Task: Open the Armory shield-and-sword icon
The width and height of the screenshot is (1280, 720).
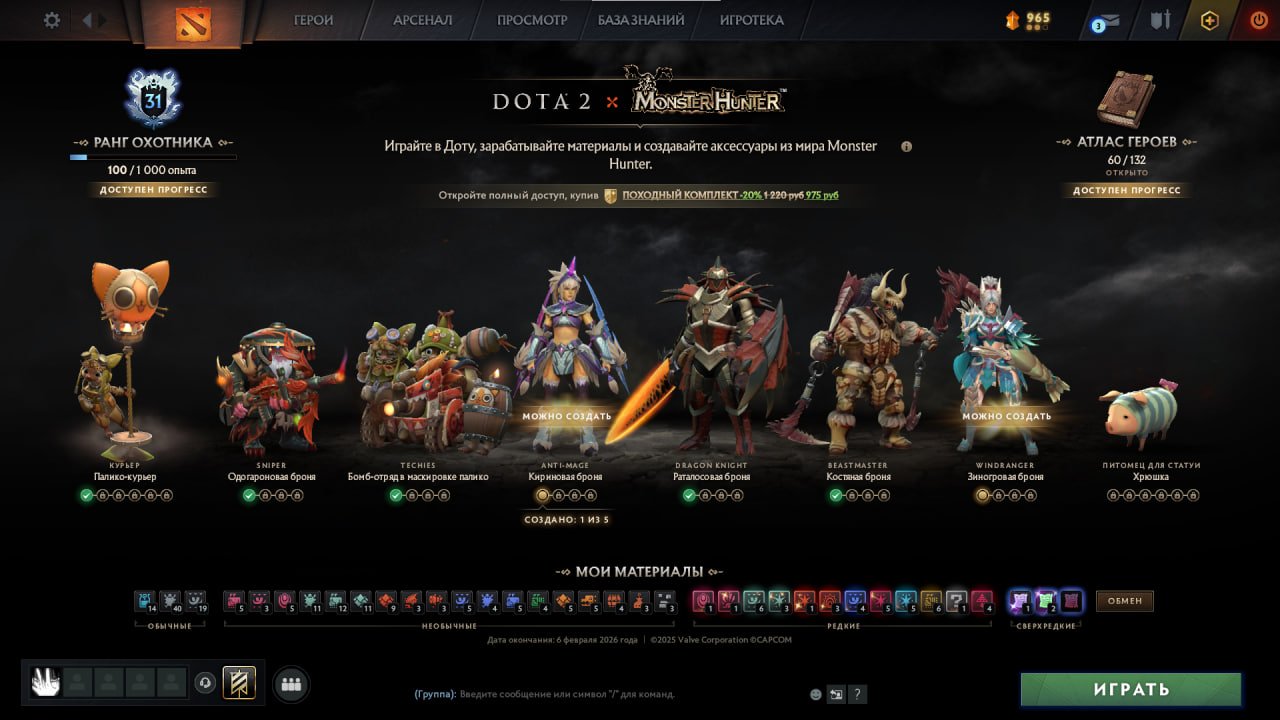Action: point(1160,19)
